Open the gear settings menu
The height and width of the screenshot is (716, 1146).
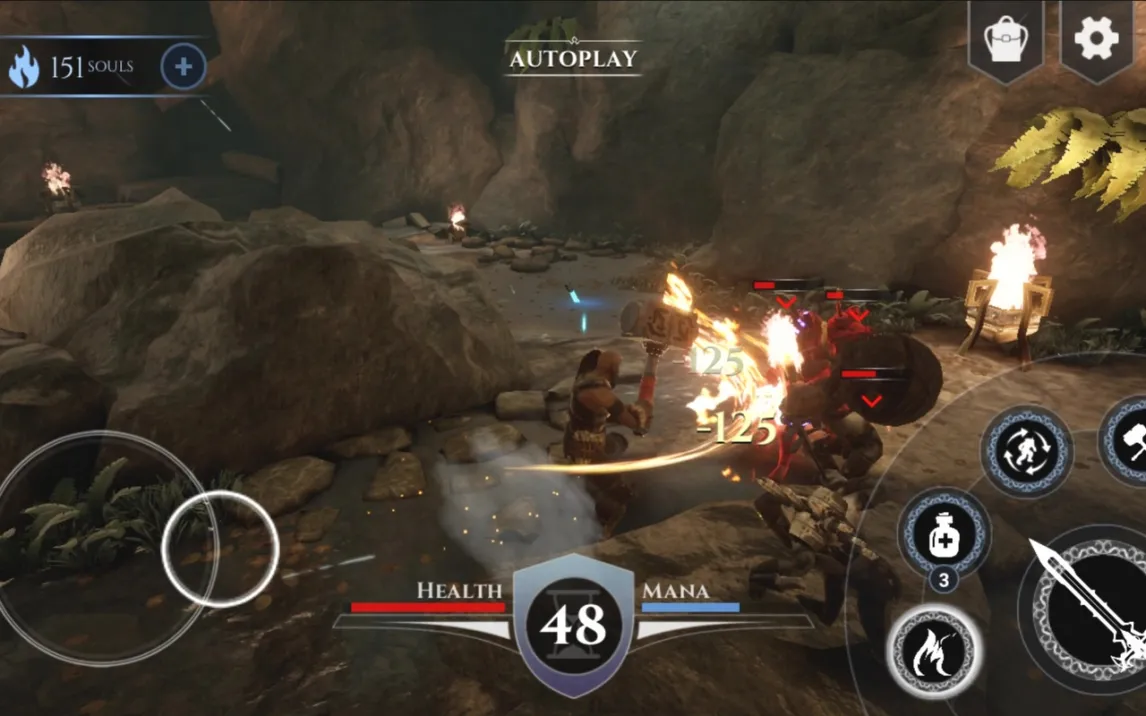coord(1096,39)
